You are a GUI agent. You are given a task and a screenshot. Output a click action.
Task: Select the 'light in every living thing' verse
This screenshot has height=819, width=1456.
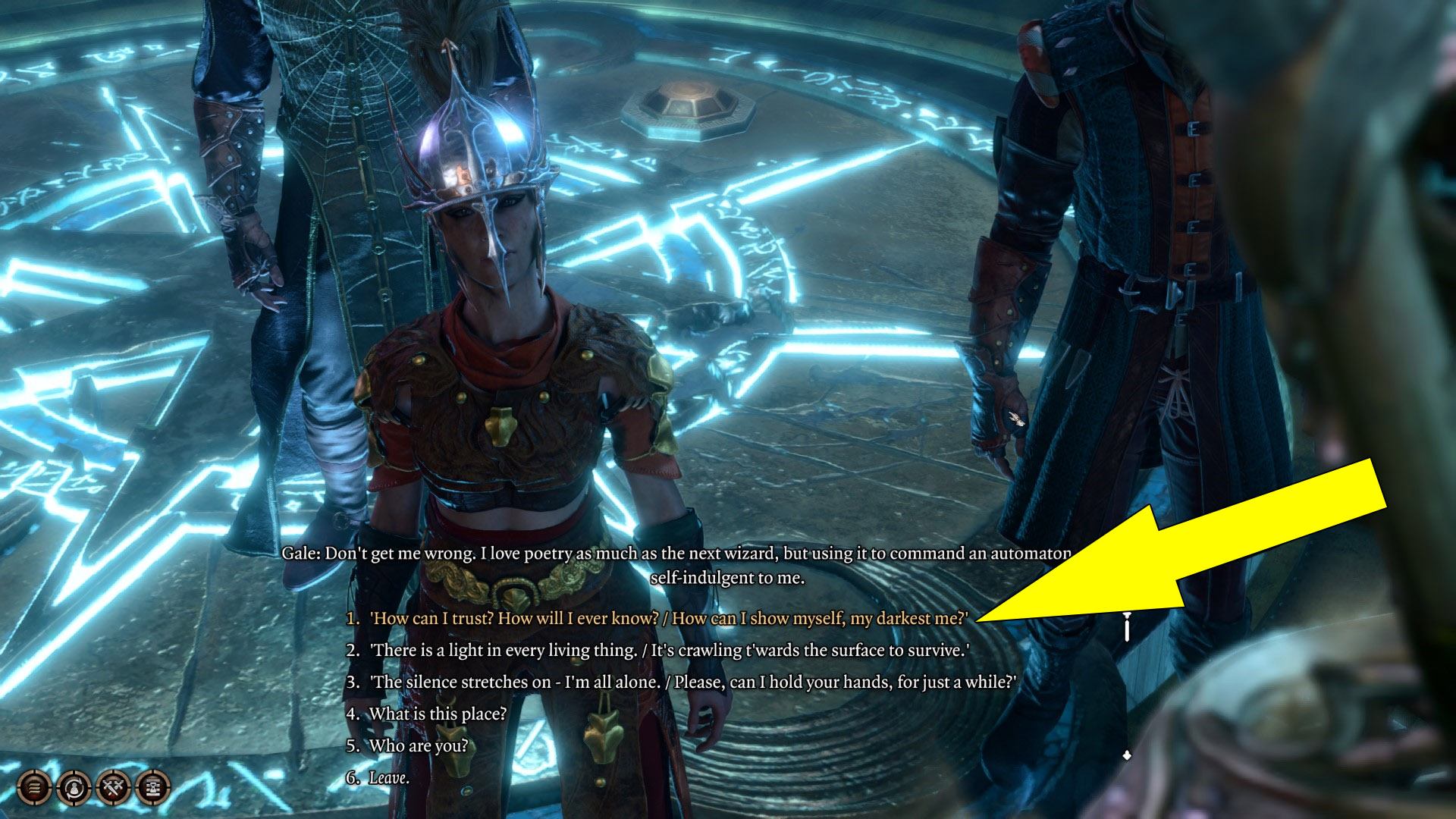tap(667, 651)
